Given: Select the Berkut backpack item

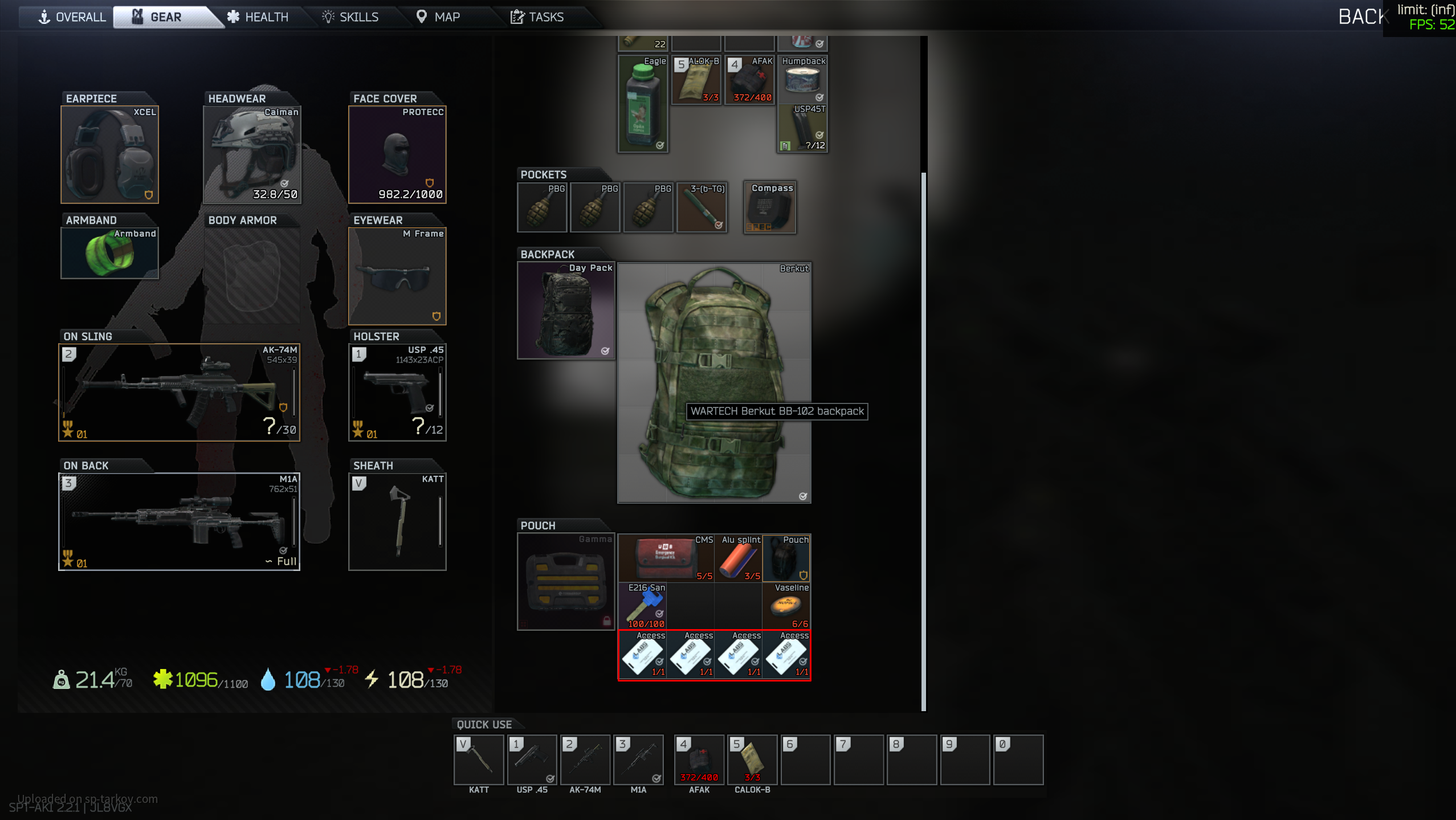Looking at the screenshot, I should click(x=714, y=383).
